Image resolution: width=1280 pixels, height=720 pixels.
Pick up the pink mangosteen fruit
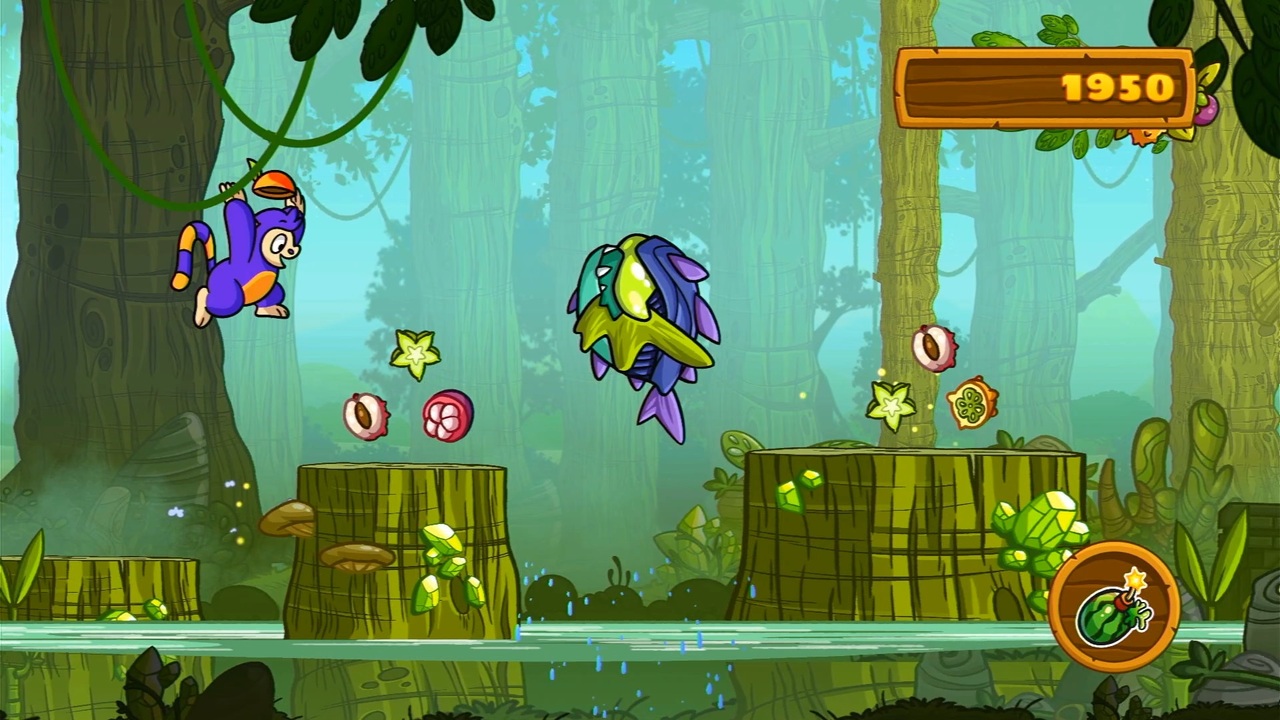click(447, 415)
